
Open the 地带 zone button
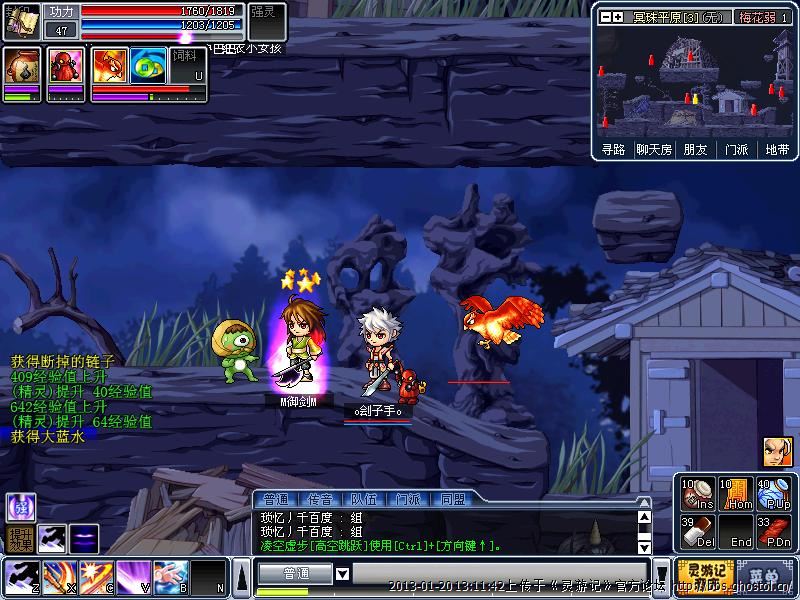coord(777,150)
